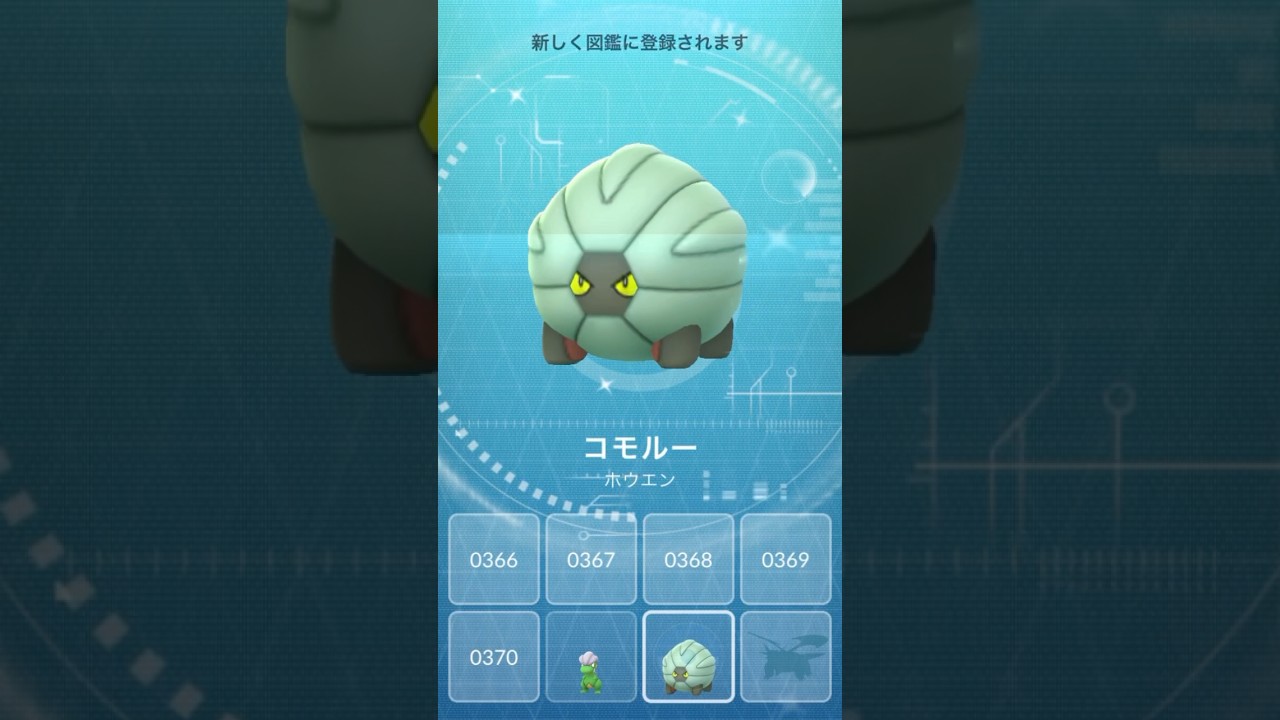Tap Shelgon's yellow eyes on the artwork

[605, 283]
